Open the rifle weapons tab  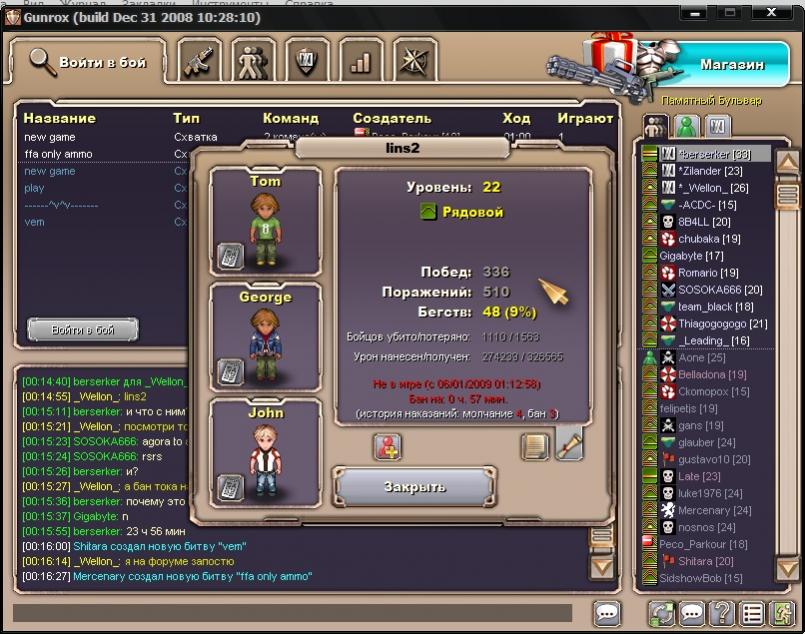point(201,62)
